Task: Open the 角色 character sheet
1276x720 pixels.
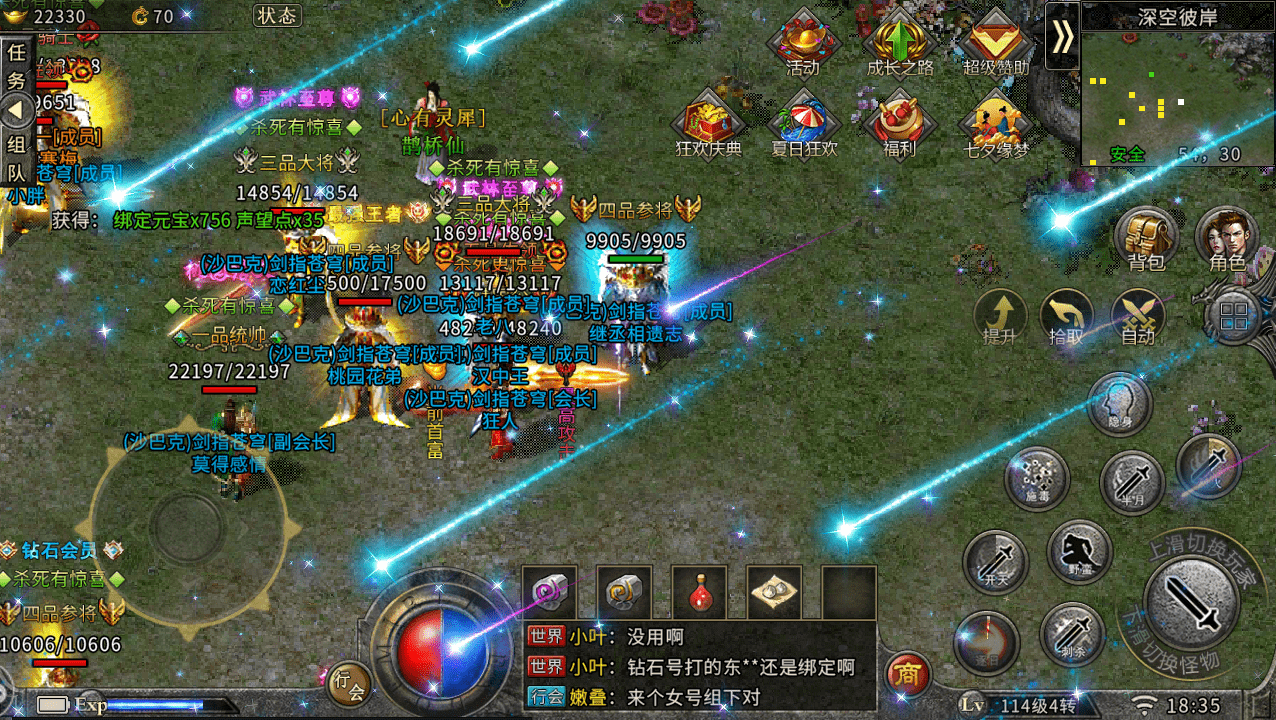Action: (x=1226, y=240)
